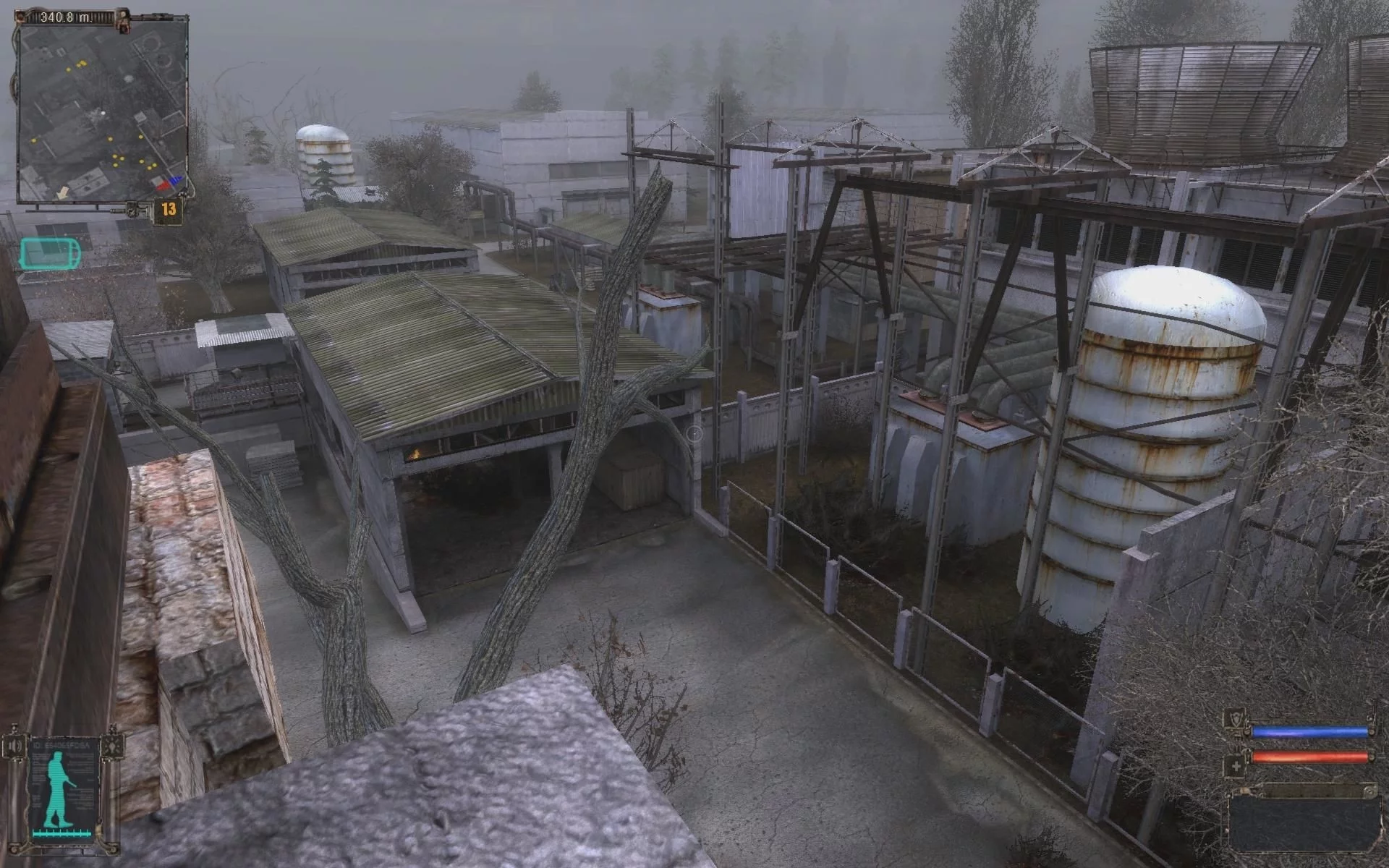This screenshot has height=868, width=1389.
Task: Select the cyan PDA device icon
Action: coord(51,255)
